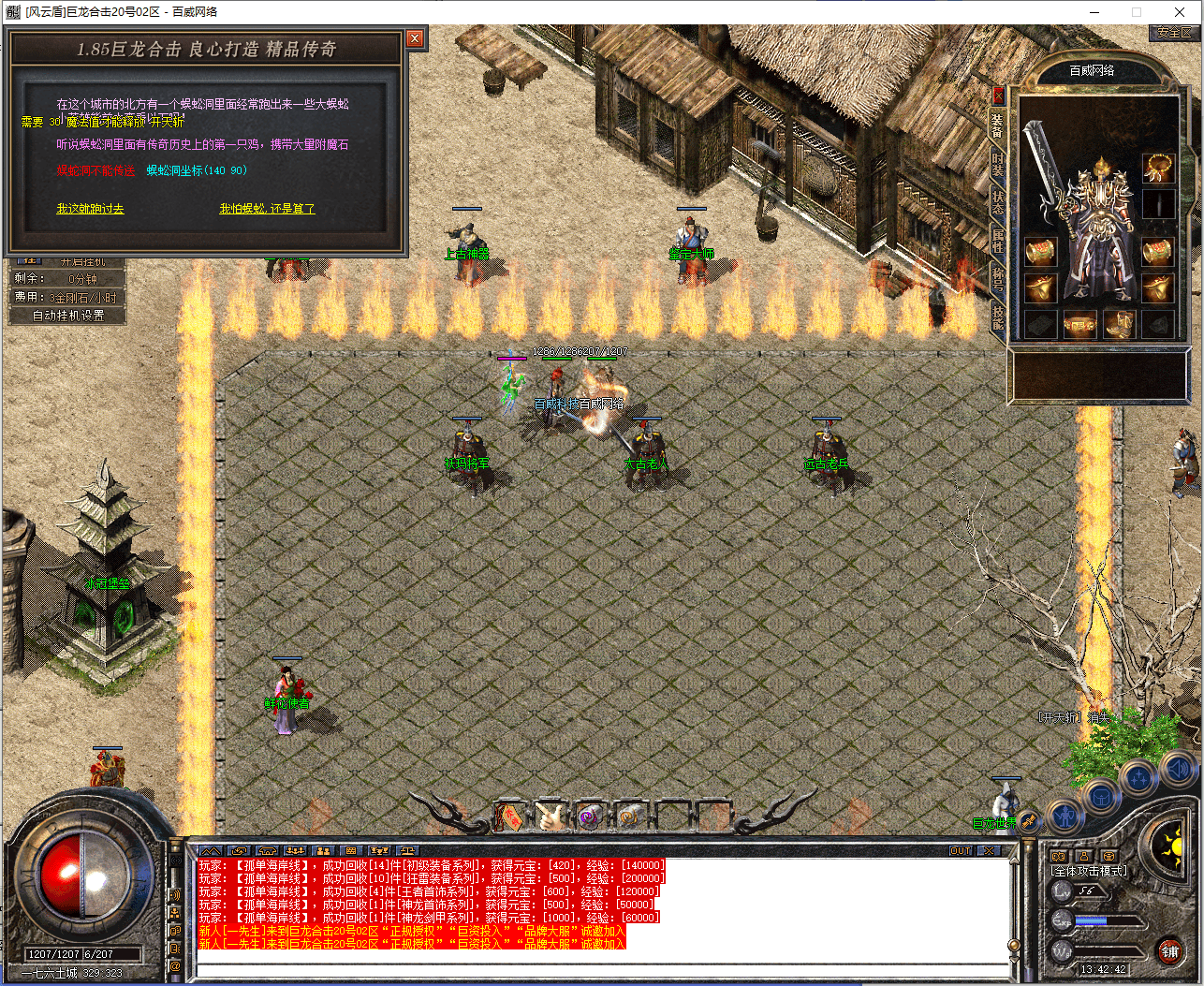
Task: Use the red talisman hotbar item
Action: (x=510, y=817)
